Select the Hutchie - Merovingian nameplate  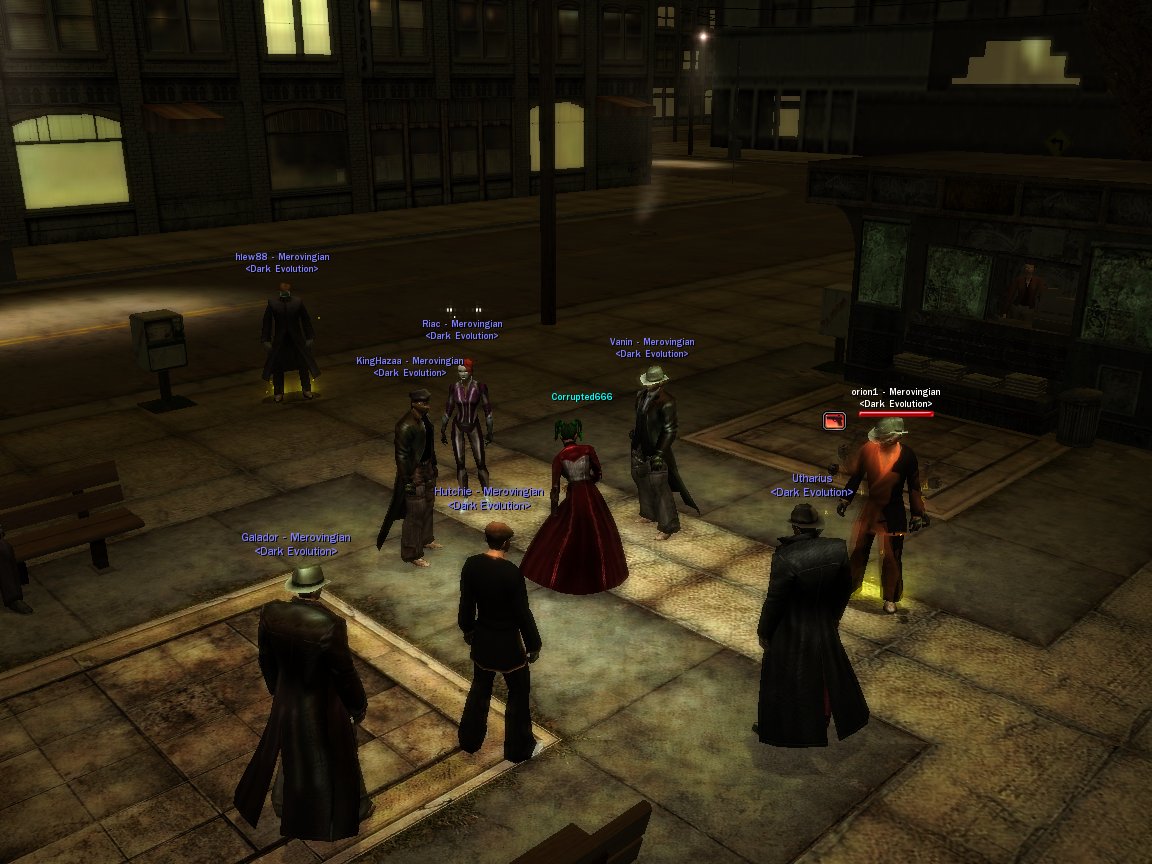tap(489, 492)
